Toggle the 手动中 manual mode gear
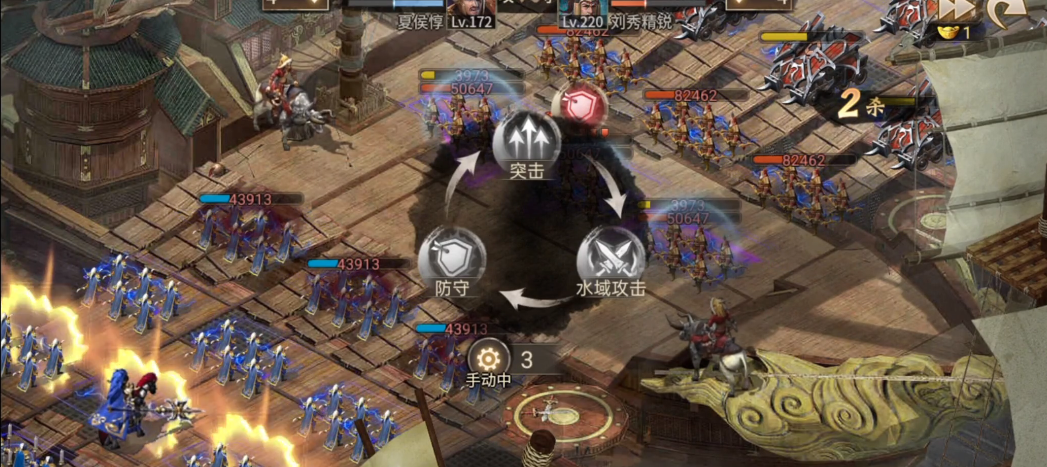This screenshot has height=467, width=1047. click(487, 358)
